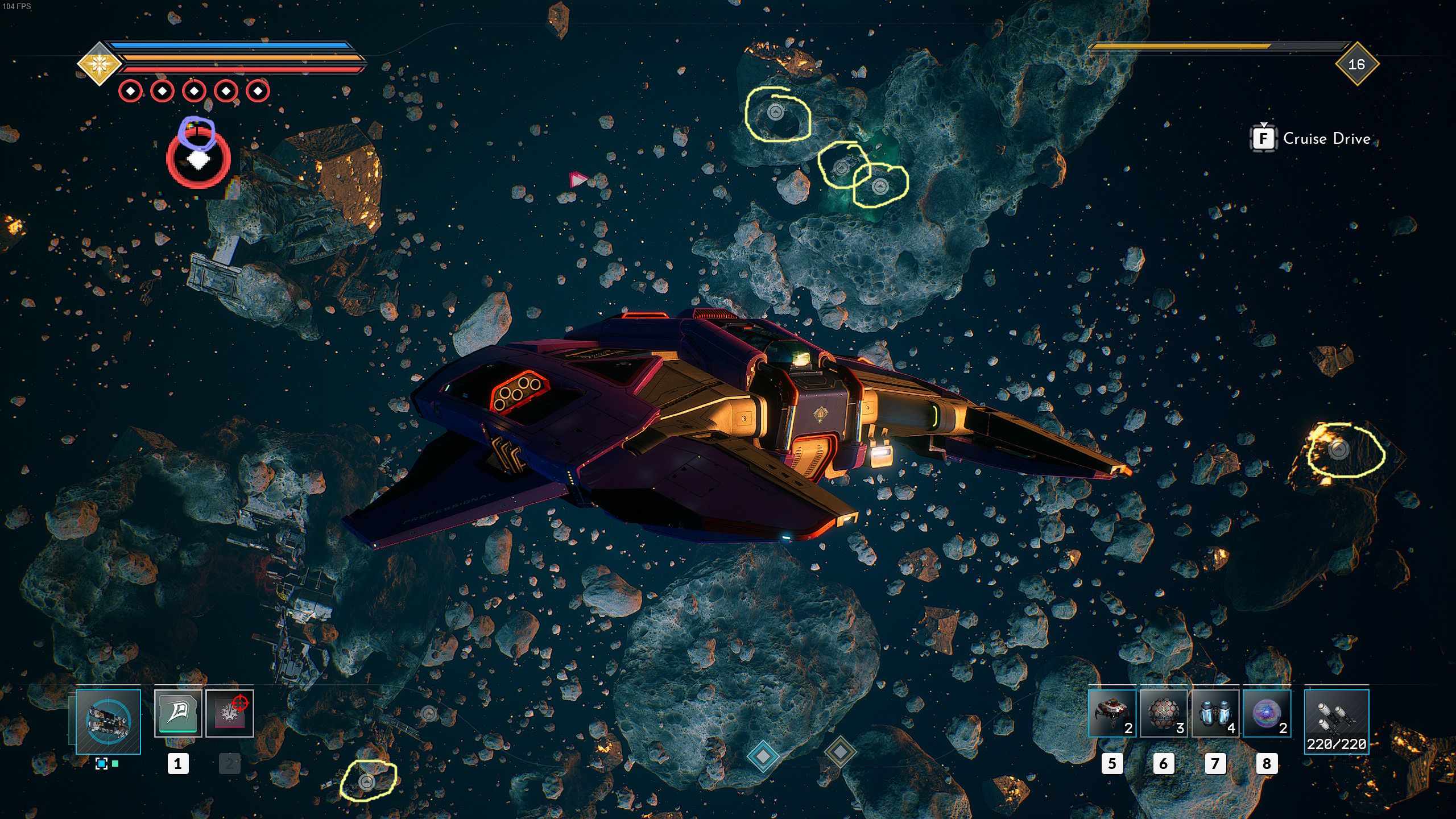
Task: Activate the teal device card in slot 1
Action: click(x=177, y=713)
